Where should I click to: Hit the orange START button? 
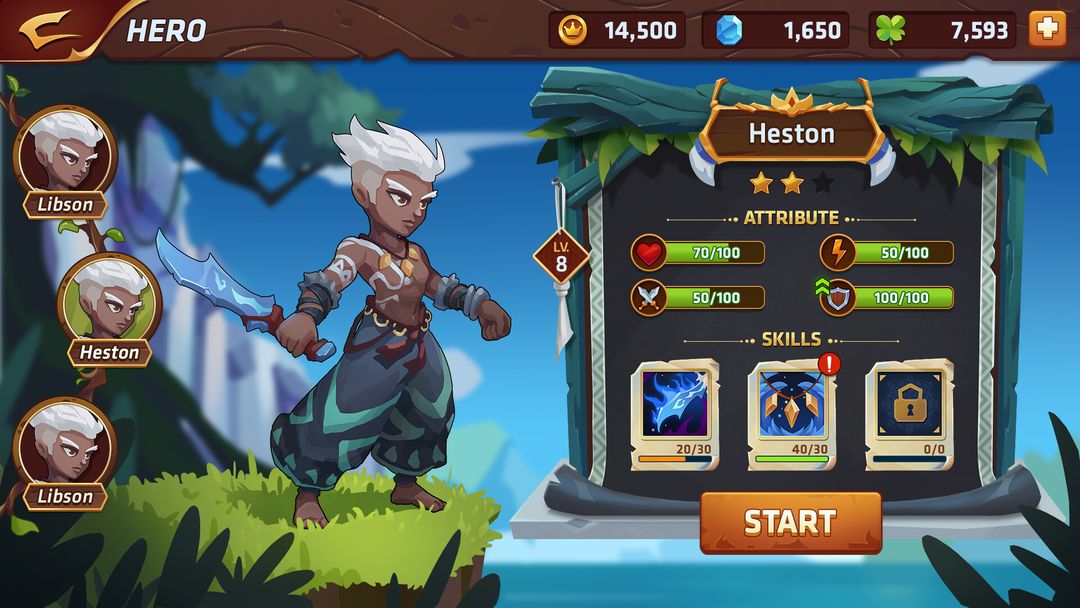tap(790, 522)
